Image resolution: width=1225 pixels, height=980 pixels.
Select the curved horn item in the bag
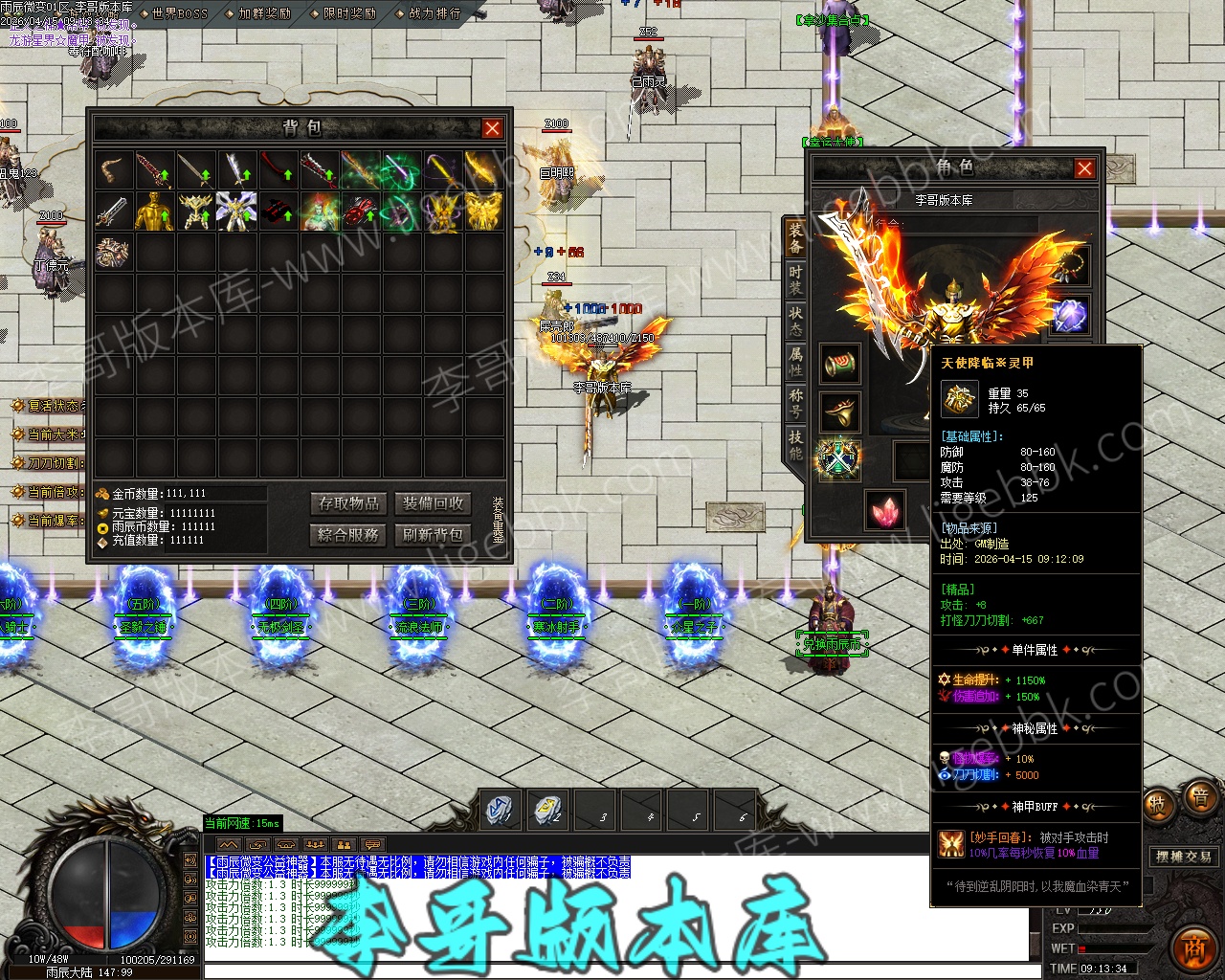[113, 170]
